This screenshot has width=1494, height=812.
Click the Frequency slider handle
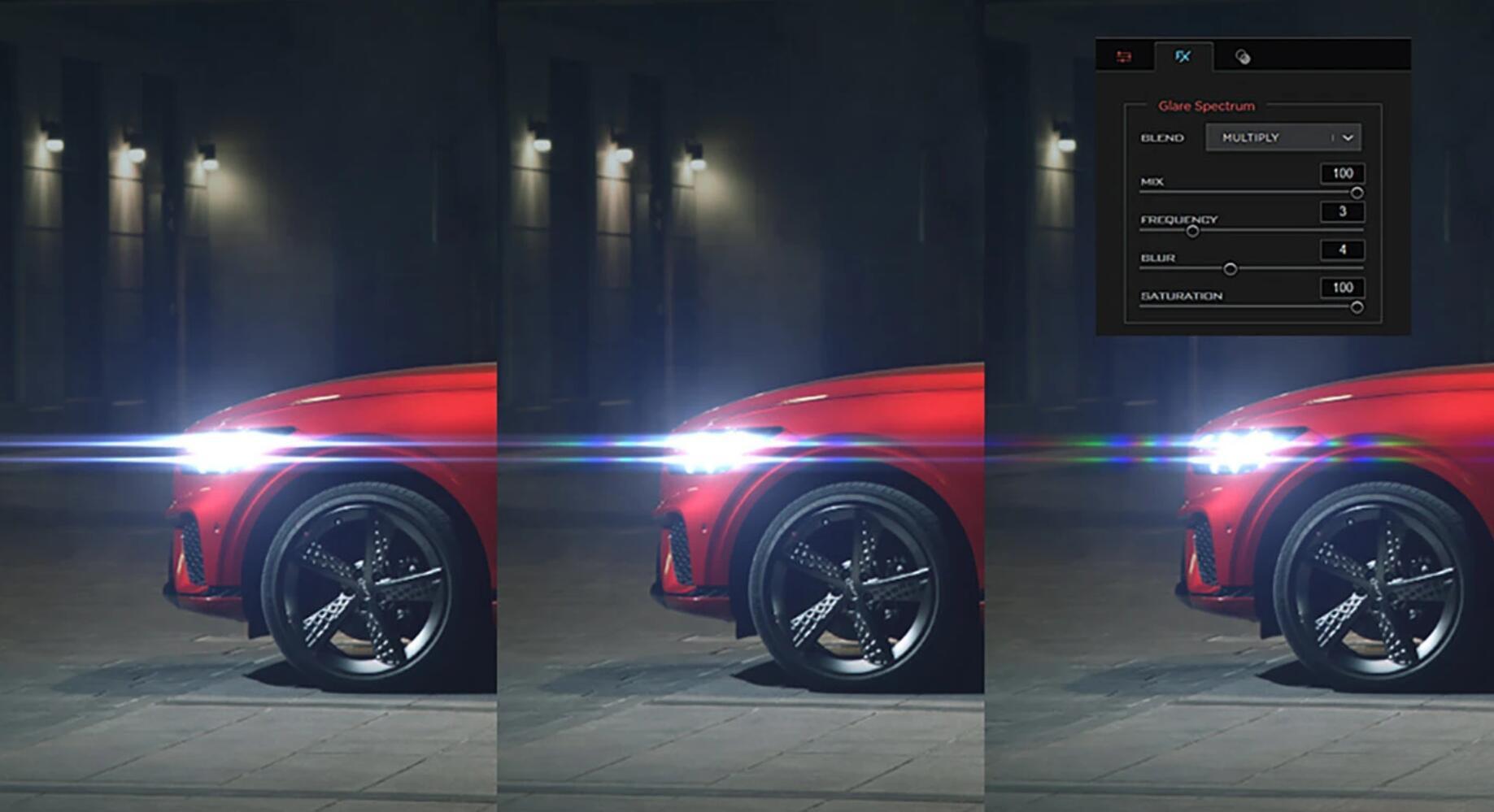(1192, 231)
